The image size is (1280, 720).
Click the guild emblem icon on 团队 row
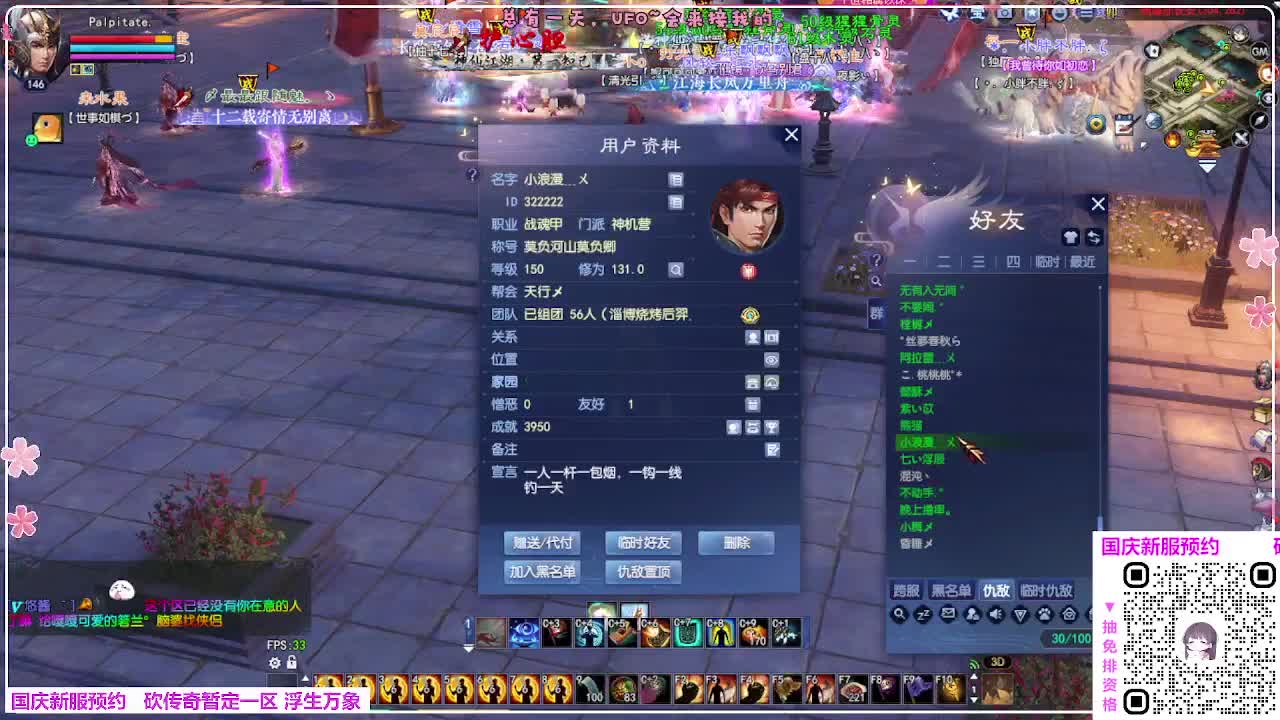point(750,315)
